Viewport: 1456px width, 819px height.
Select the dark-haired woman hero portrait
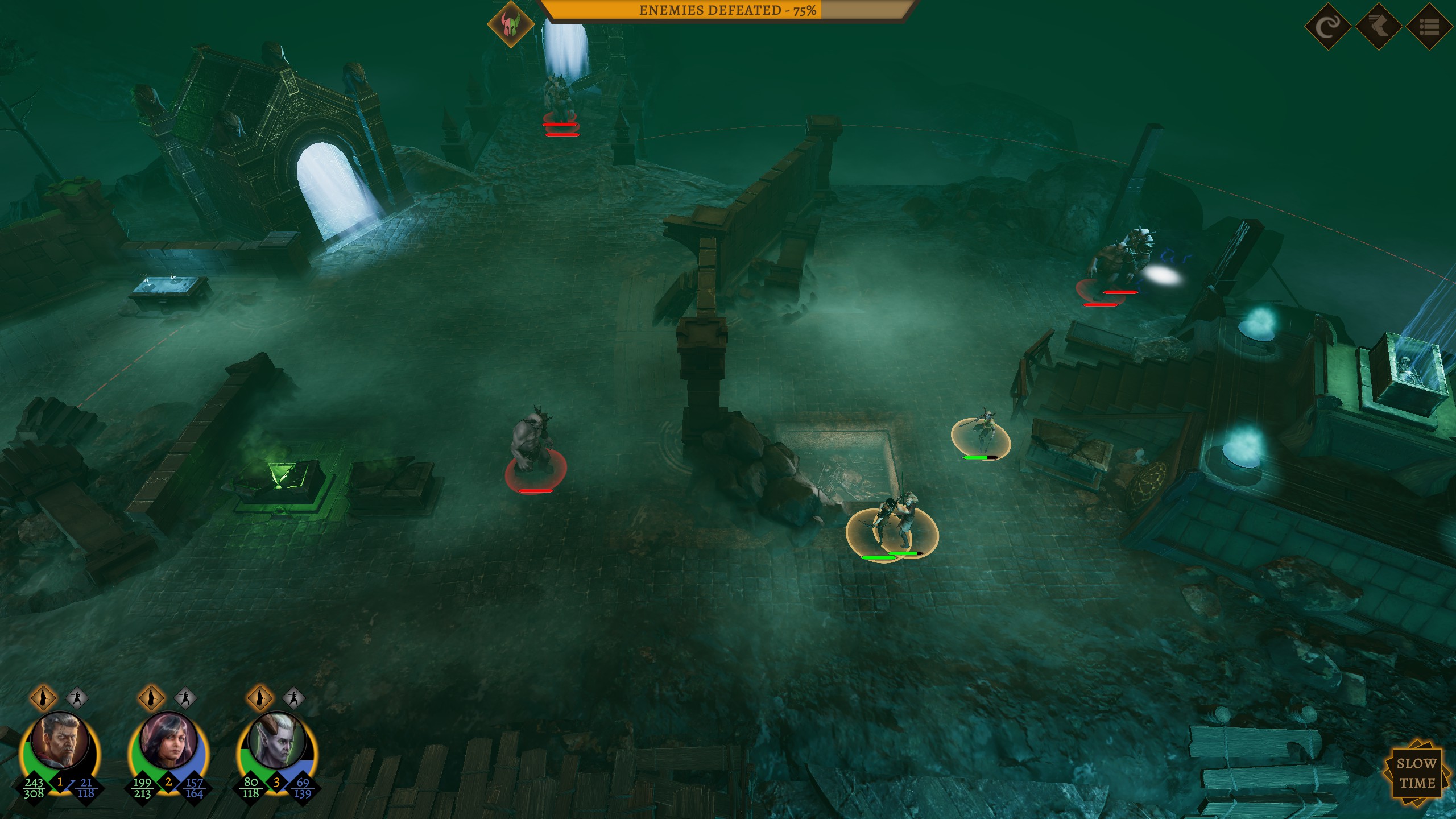point(168,741)
